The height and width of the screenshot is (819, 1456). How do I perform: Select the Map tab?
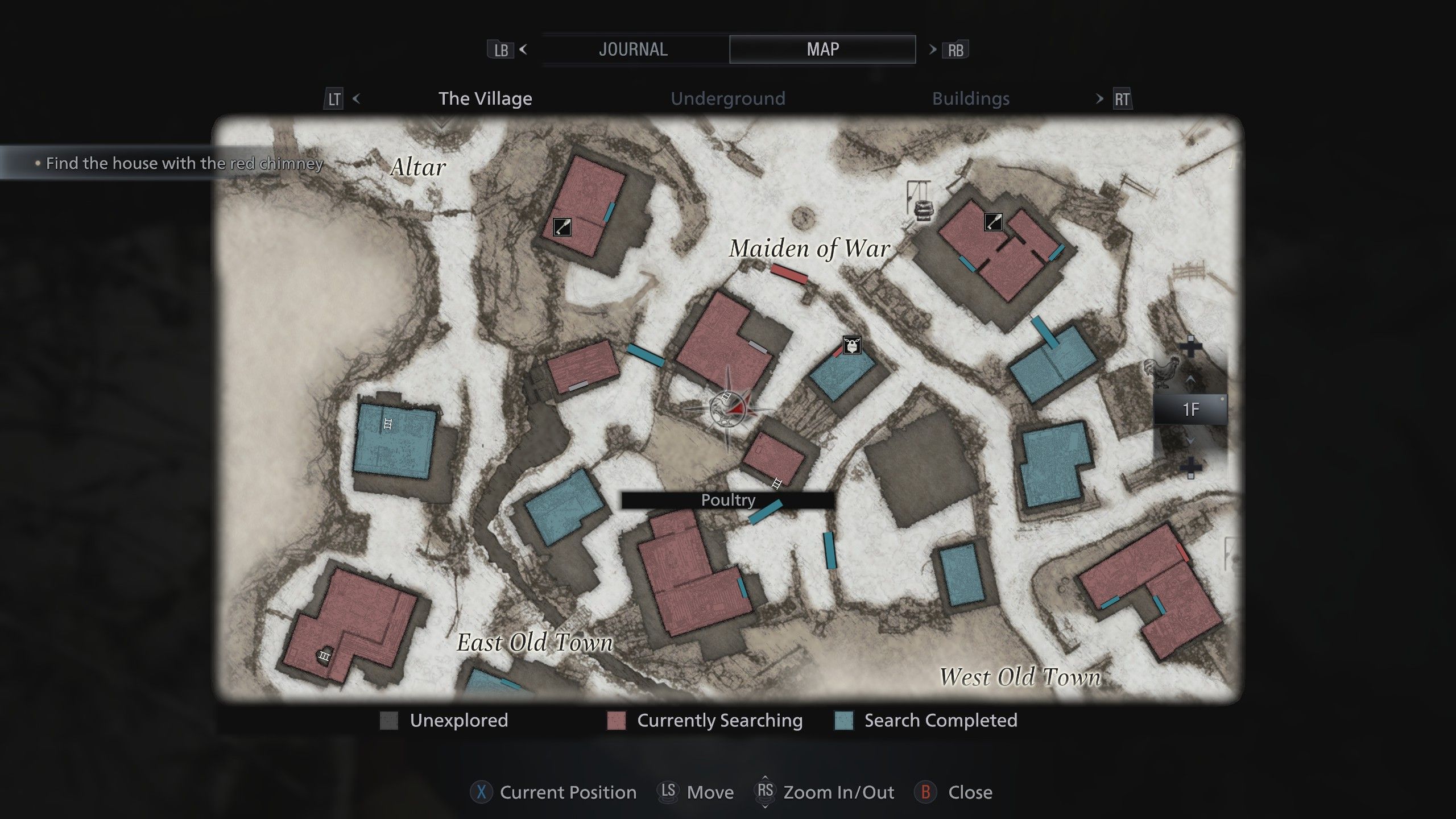tap(822, 49)
